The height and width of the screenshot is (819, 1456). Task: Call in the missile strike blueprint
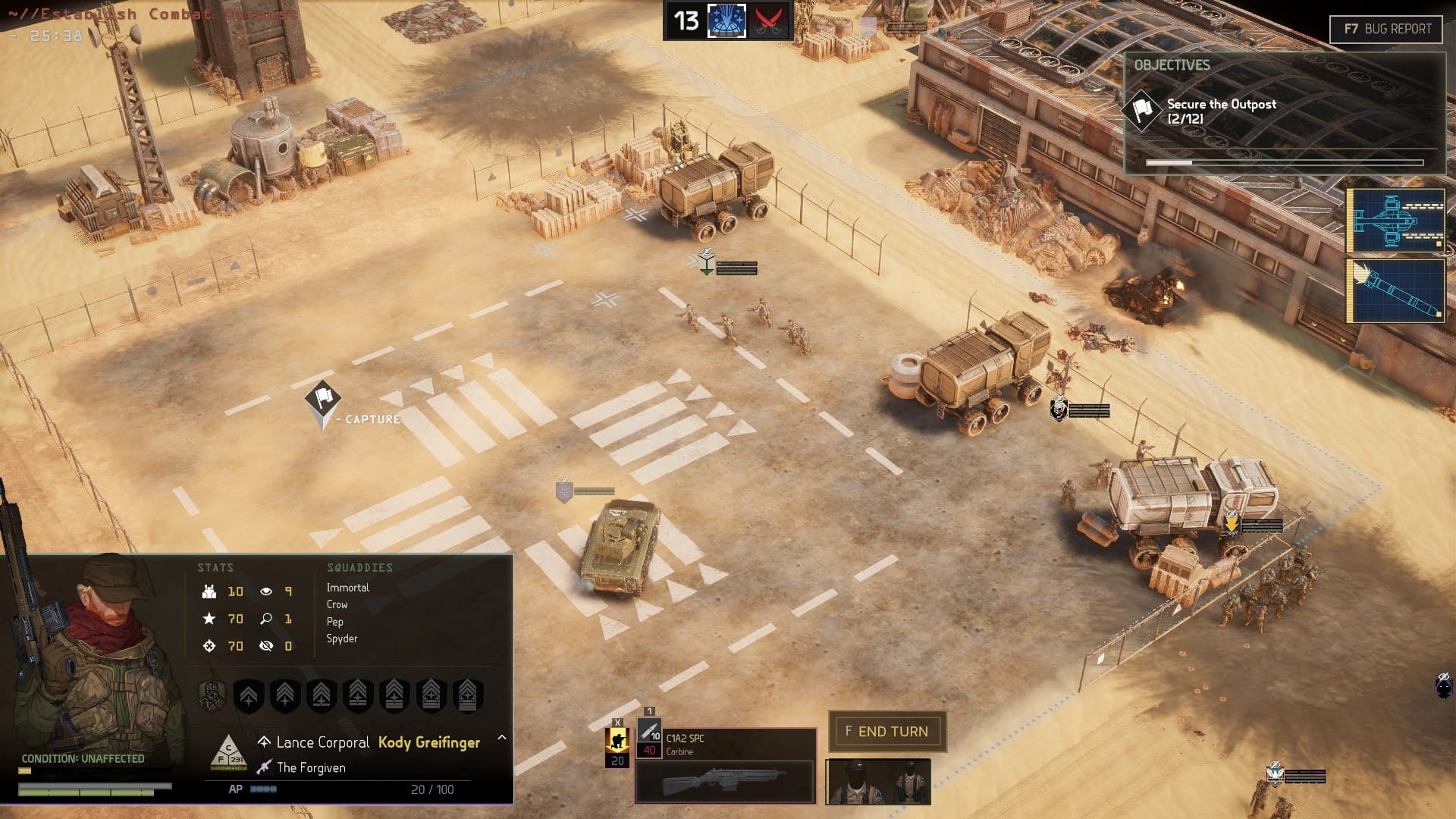[1395, 291]
